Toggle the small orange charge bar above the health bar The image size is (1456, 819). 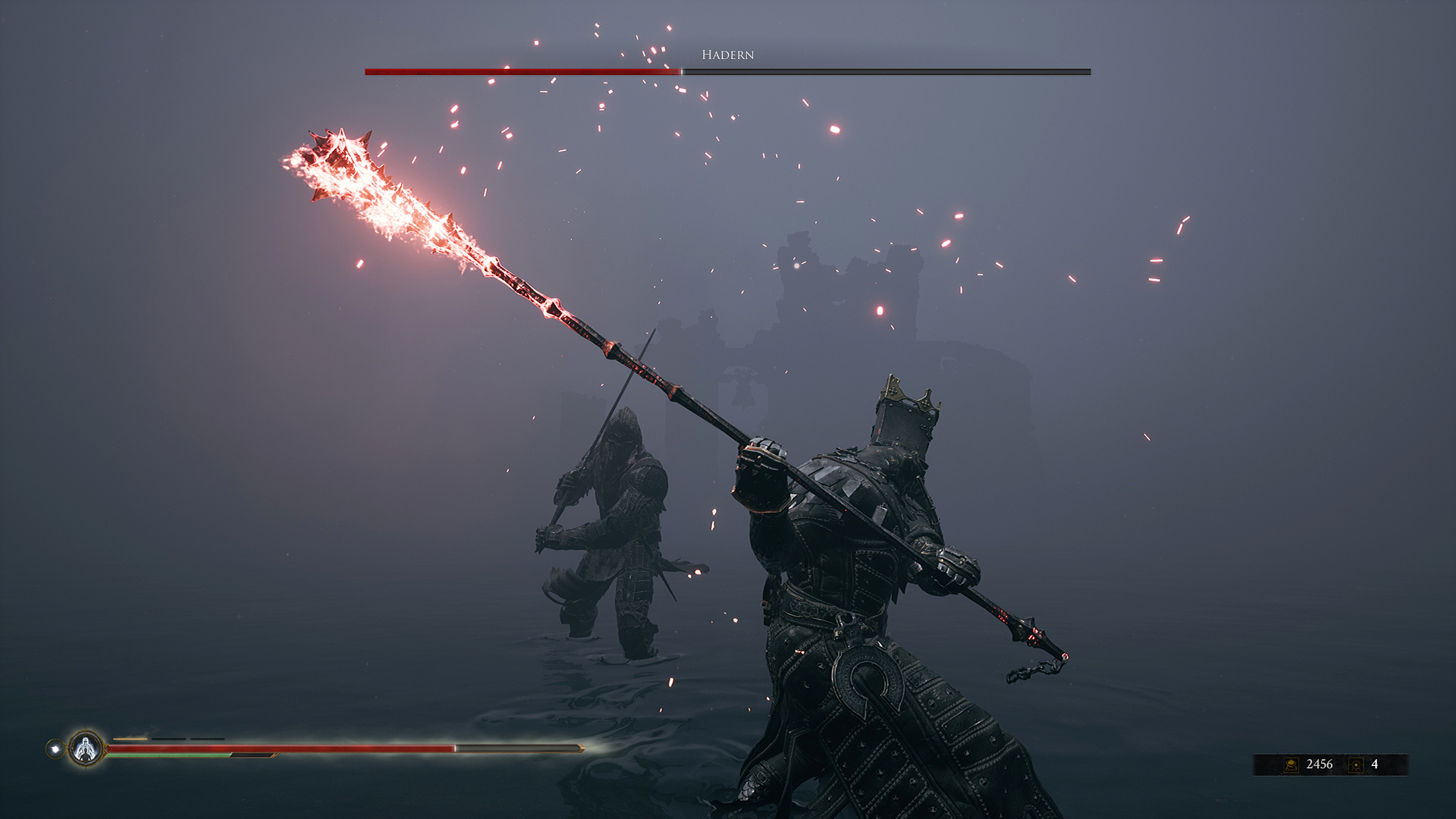click(130, 737)
